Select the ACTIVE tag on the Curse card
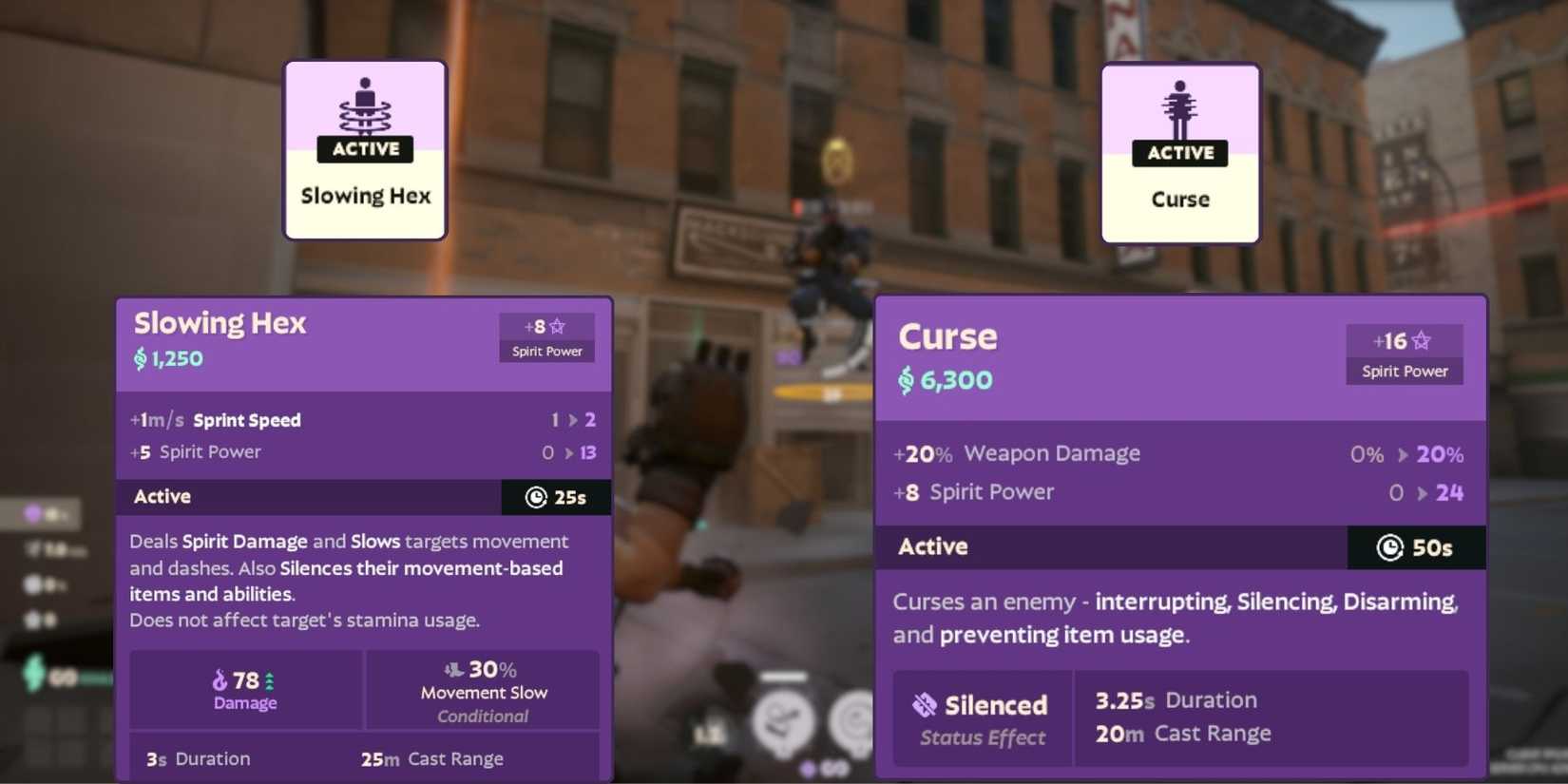This screenshot has height=784, width=1568. [1179, 153]
